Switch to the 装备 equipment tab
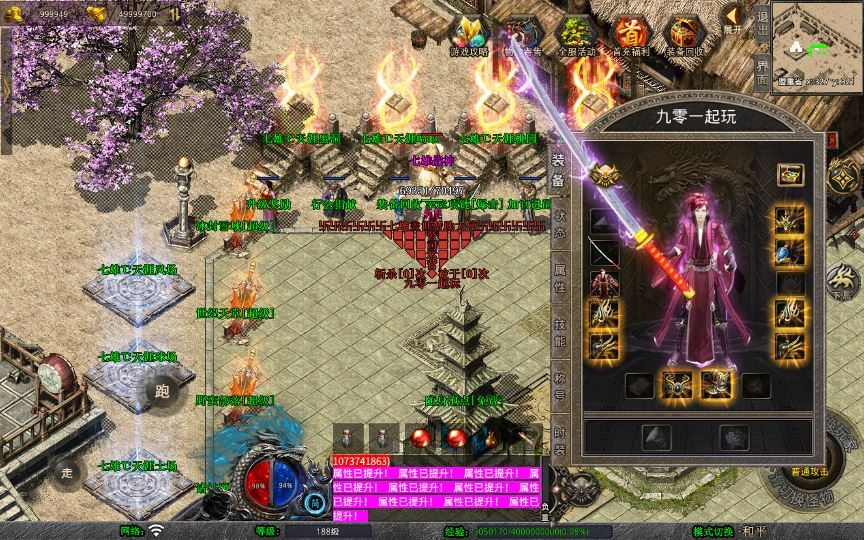The image size is (864, 540). click(x=559, y=172)
